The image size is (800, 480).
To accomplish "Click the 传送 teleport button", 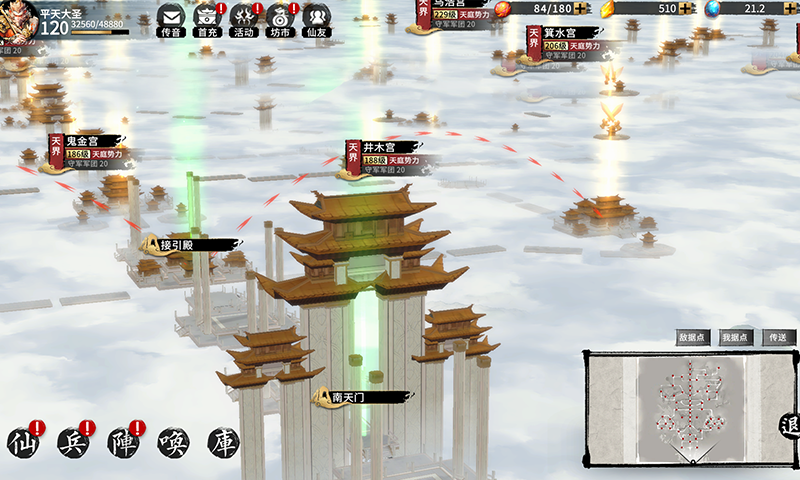I will click(777, 338).
